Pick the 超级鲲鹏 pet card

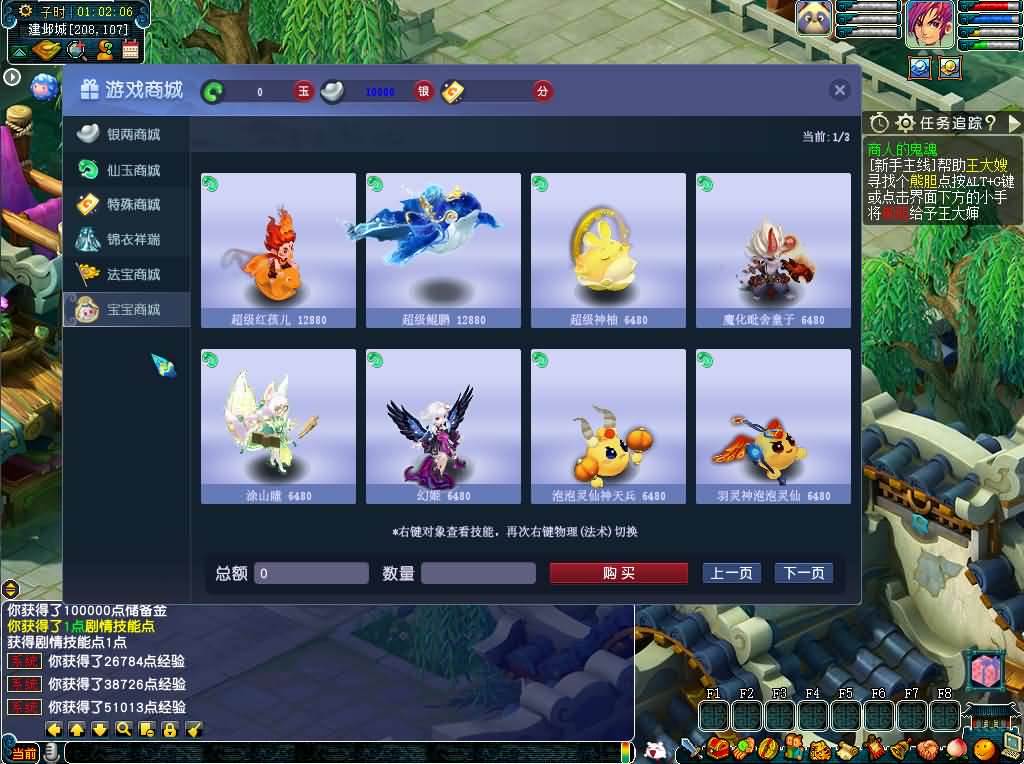coord(443,250)
